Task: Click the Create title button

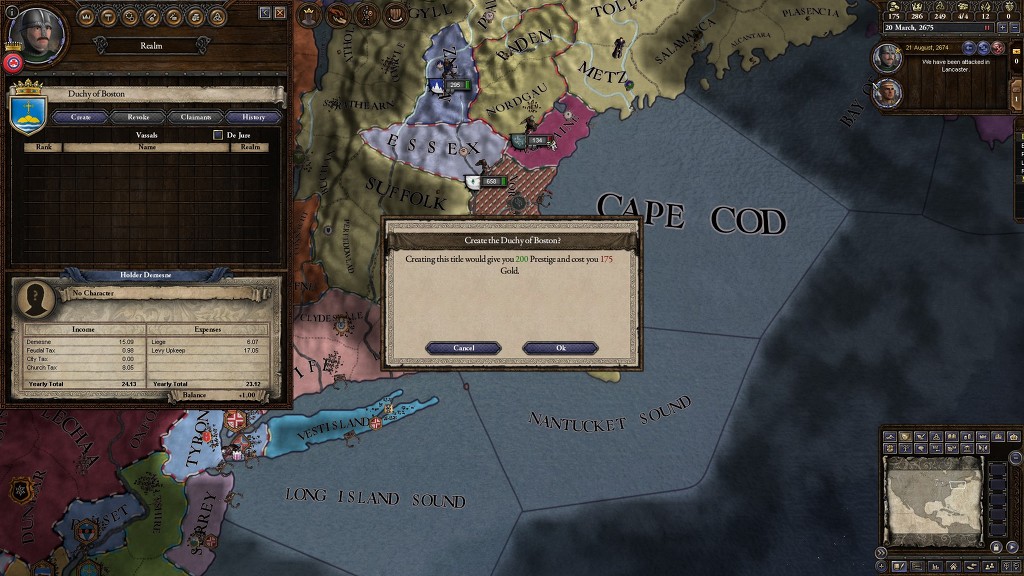Action: pyautogui.click(x=81, y=117)
